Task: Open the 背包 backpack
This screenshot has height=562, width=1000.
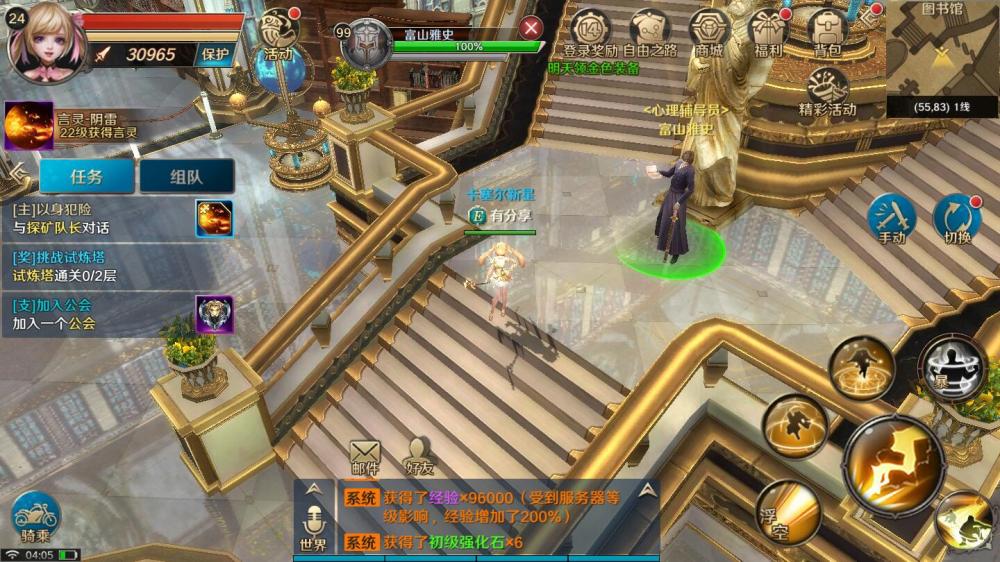Action: click(827, 31)
